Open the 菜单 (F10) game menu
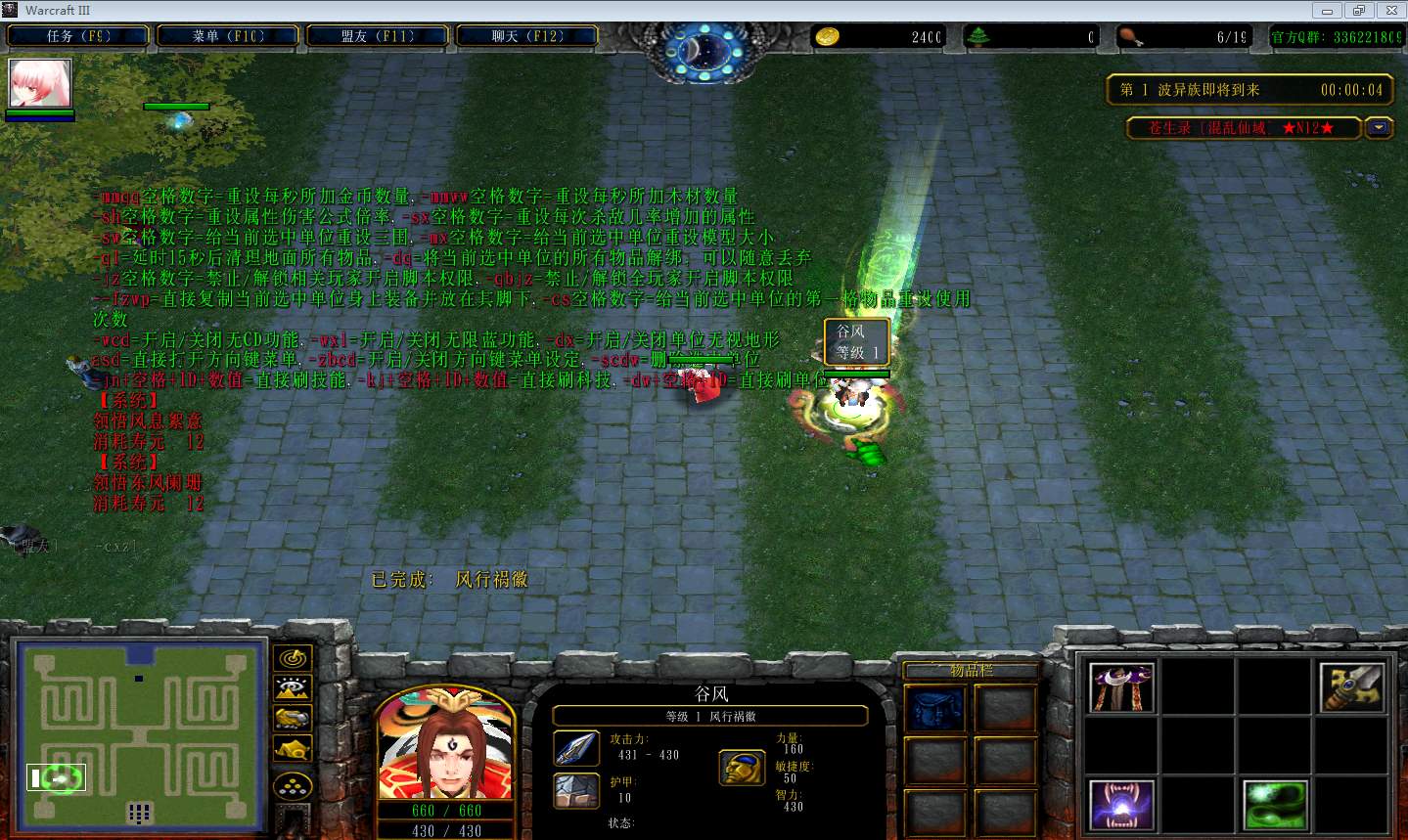The width and height of the screenshot is (1408, 840). [228, 36]
